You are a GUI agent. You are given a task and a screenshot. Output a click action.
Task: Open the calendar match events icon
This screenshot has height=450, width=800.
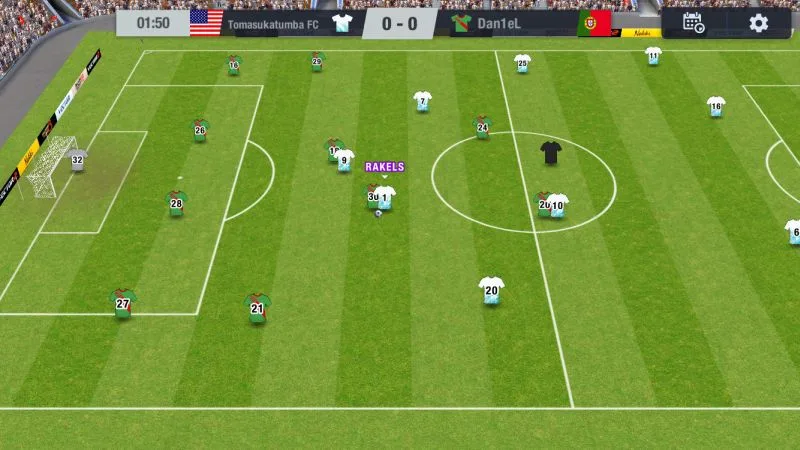pyautogui.click(x=693, y=23)
